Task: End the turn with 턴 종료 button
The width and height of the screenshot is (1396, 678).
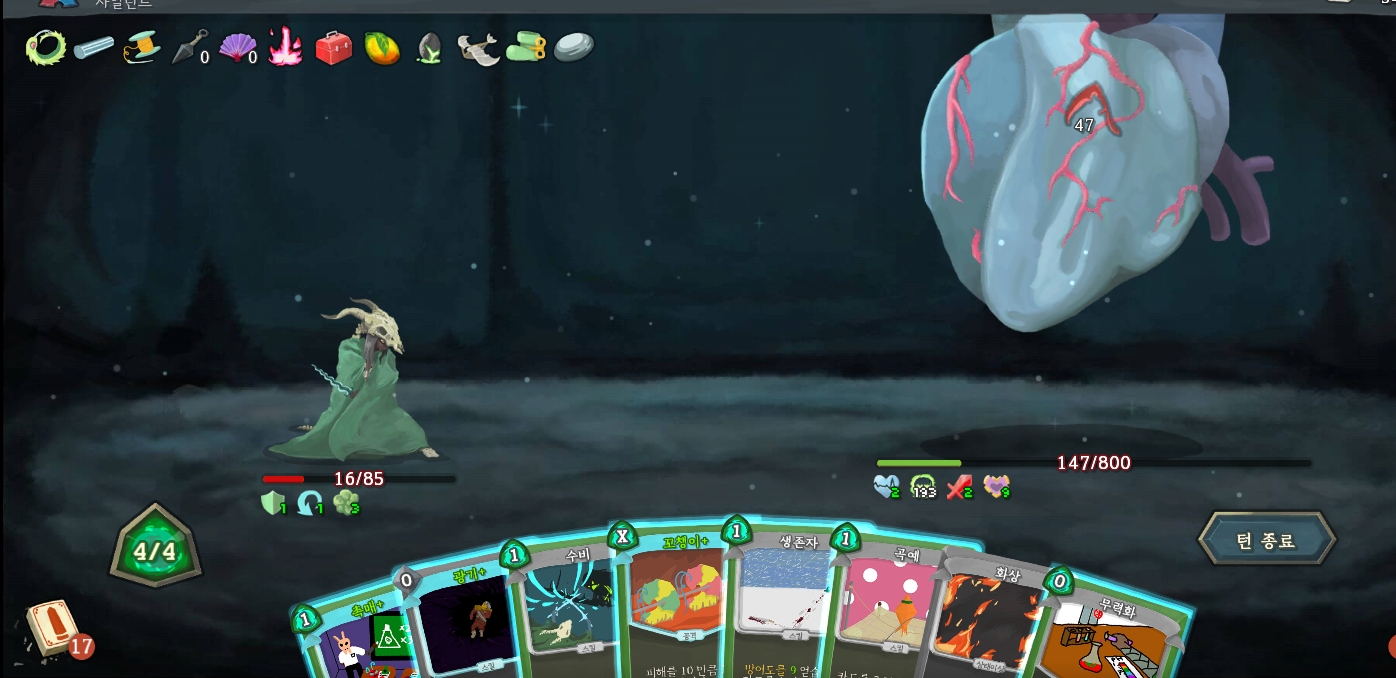Action: (x=1266, y=541)
